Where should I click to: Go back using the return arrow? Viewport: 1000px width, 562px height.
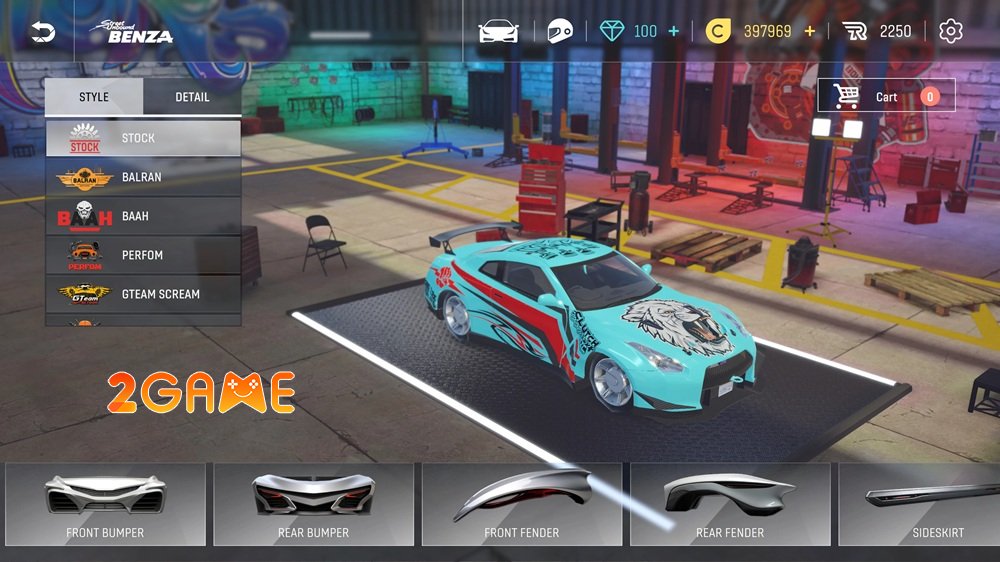[43, 33]
